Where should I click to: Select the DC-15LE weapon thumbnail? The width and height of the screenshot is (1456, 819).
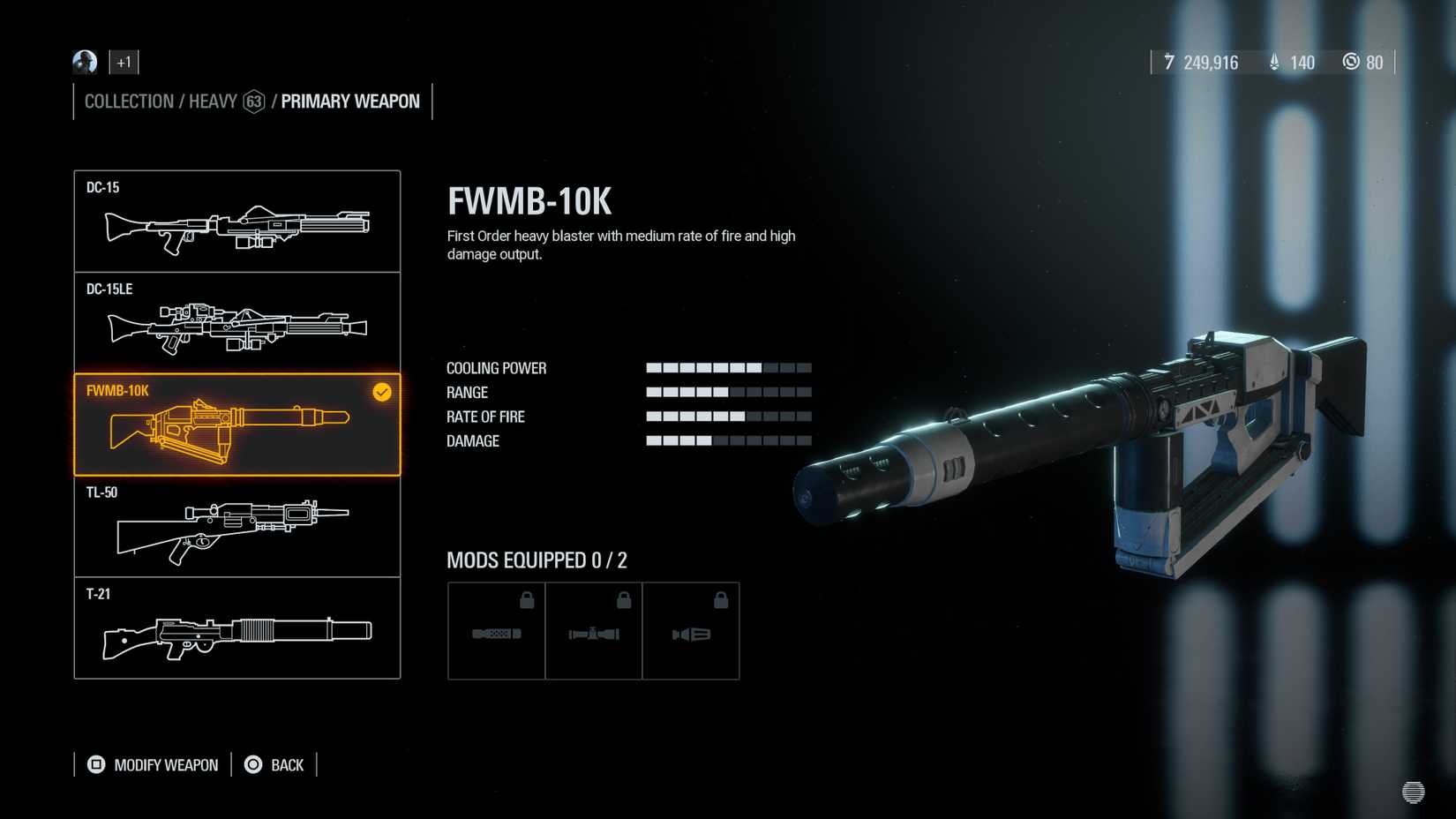point(236,322)
